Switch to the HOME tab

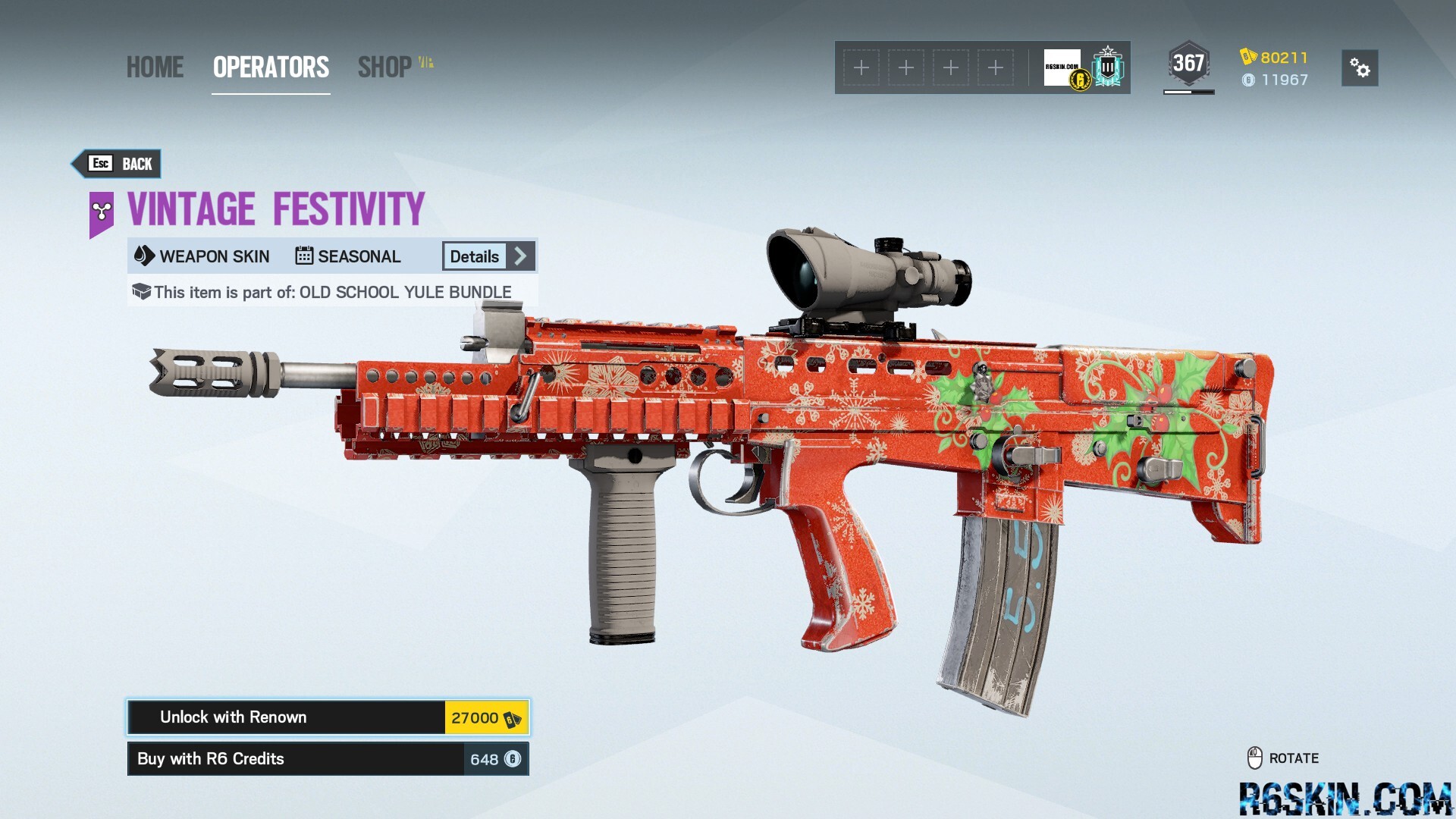[x=155, y=67]
